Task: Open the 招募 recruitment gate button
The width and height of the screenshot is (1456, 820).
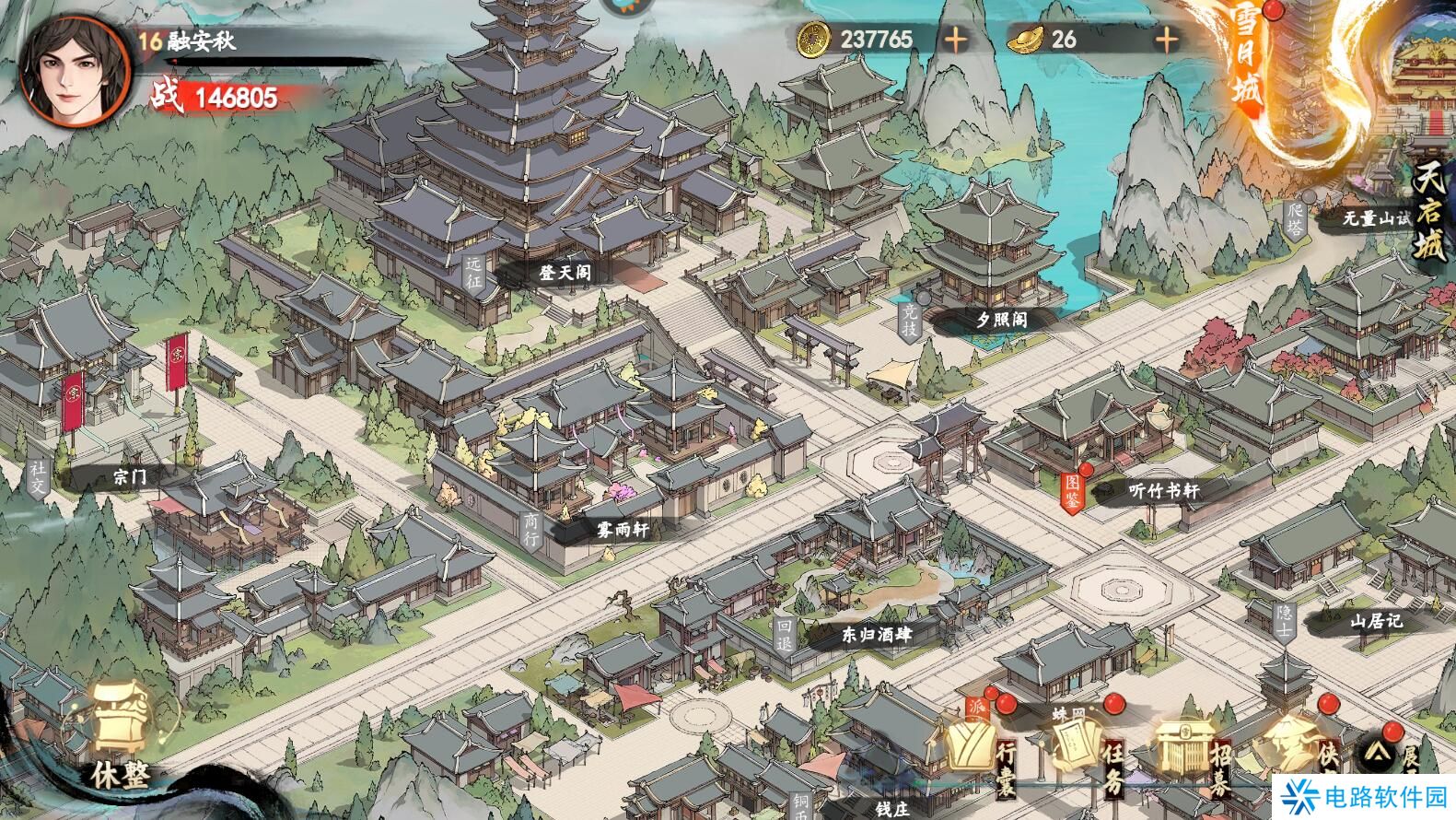Action: click(x=1192, y=748)
